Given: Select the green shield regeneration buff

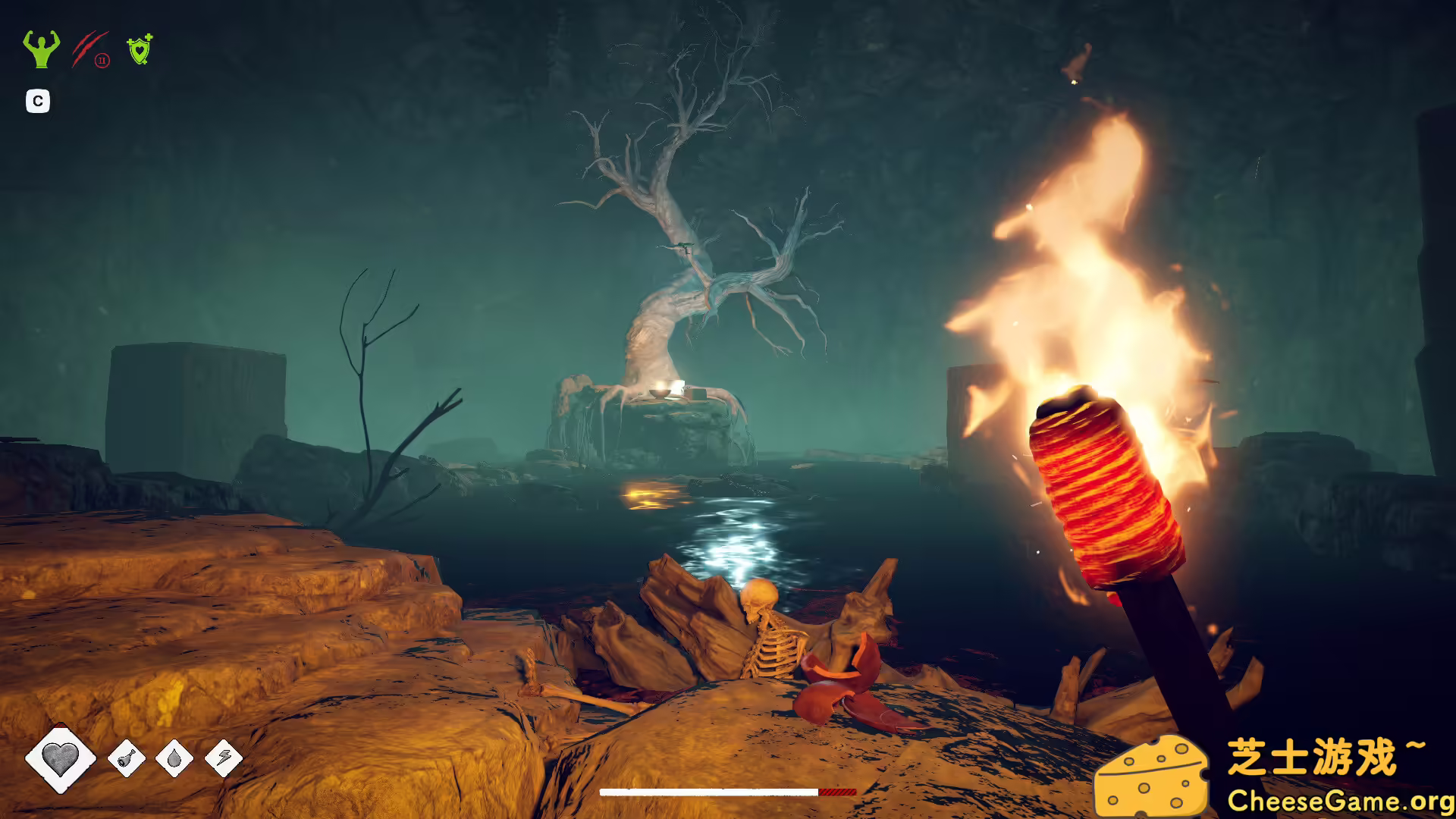Looking at the screenshot, I should 140,49.
